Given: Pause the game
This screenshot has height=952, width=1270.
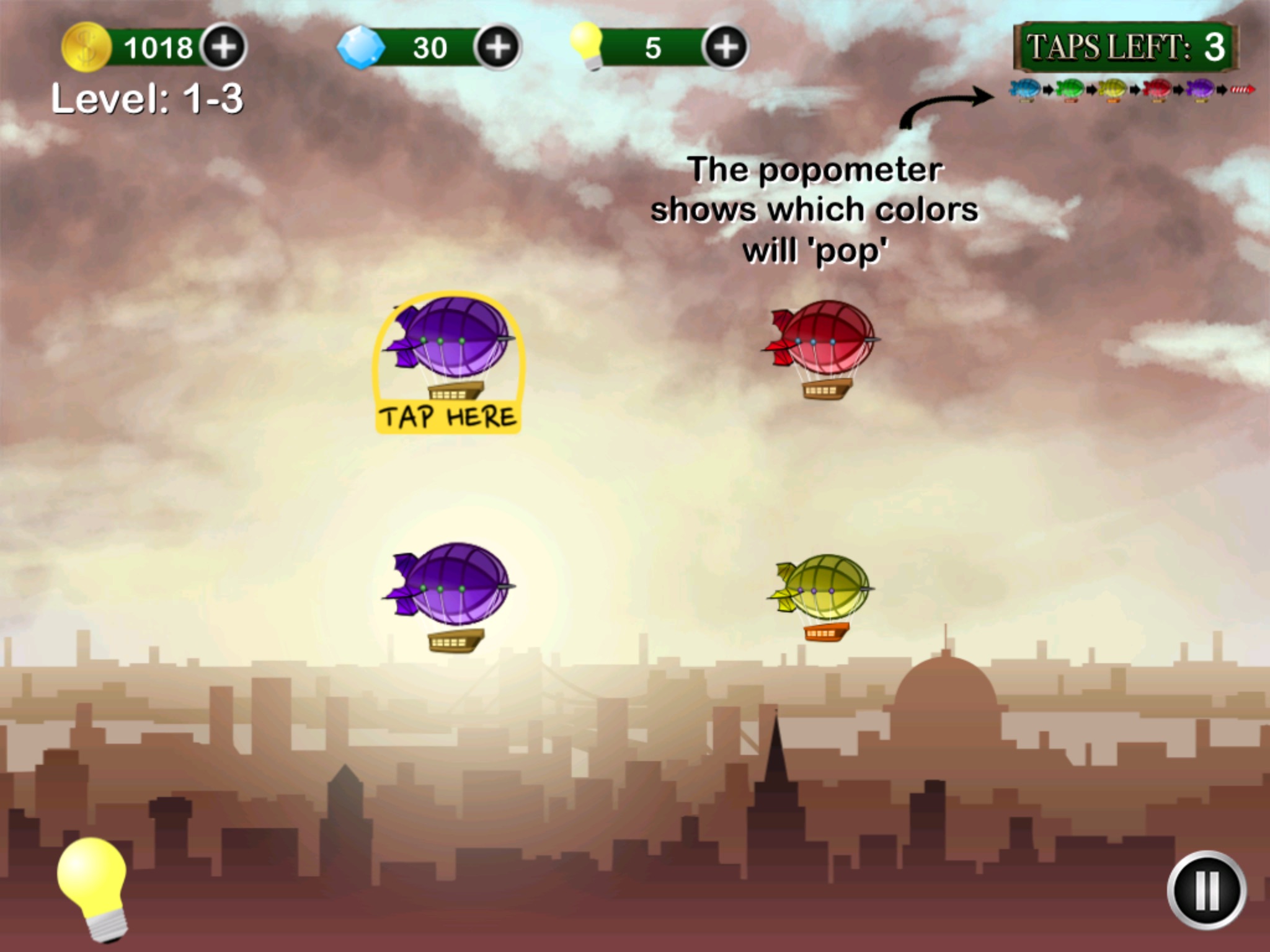Looking at the screenshot, I should click(x=1206, y=890).
